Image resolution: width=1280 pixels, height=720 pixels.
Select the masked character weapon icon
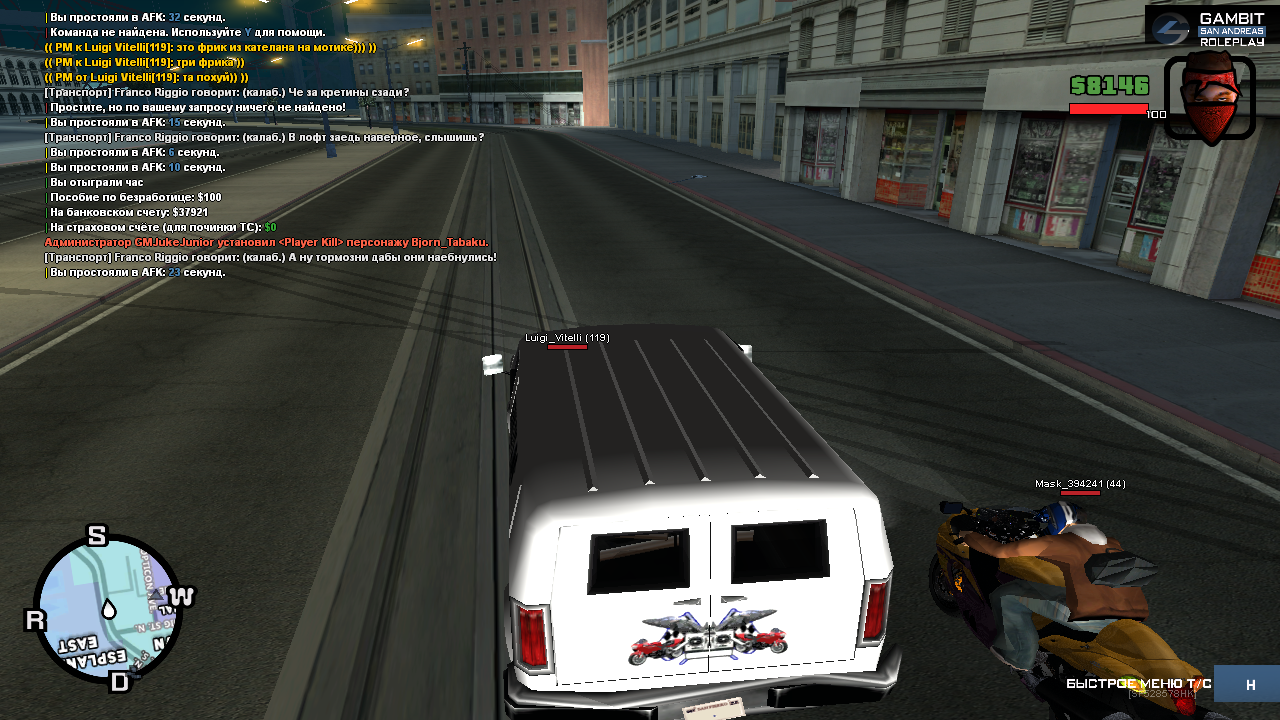1209,97
